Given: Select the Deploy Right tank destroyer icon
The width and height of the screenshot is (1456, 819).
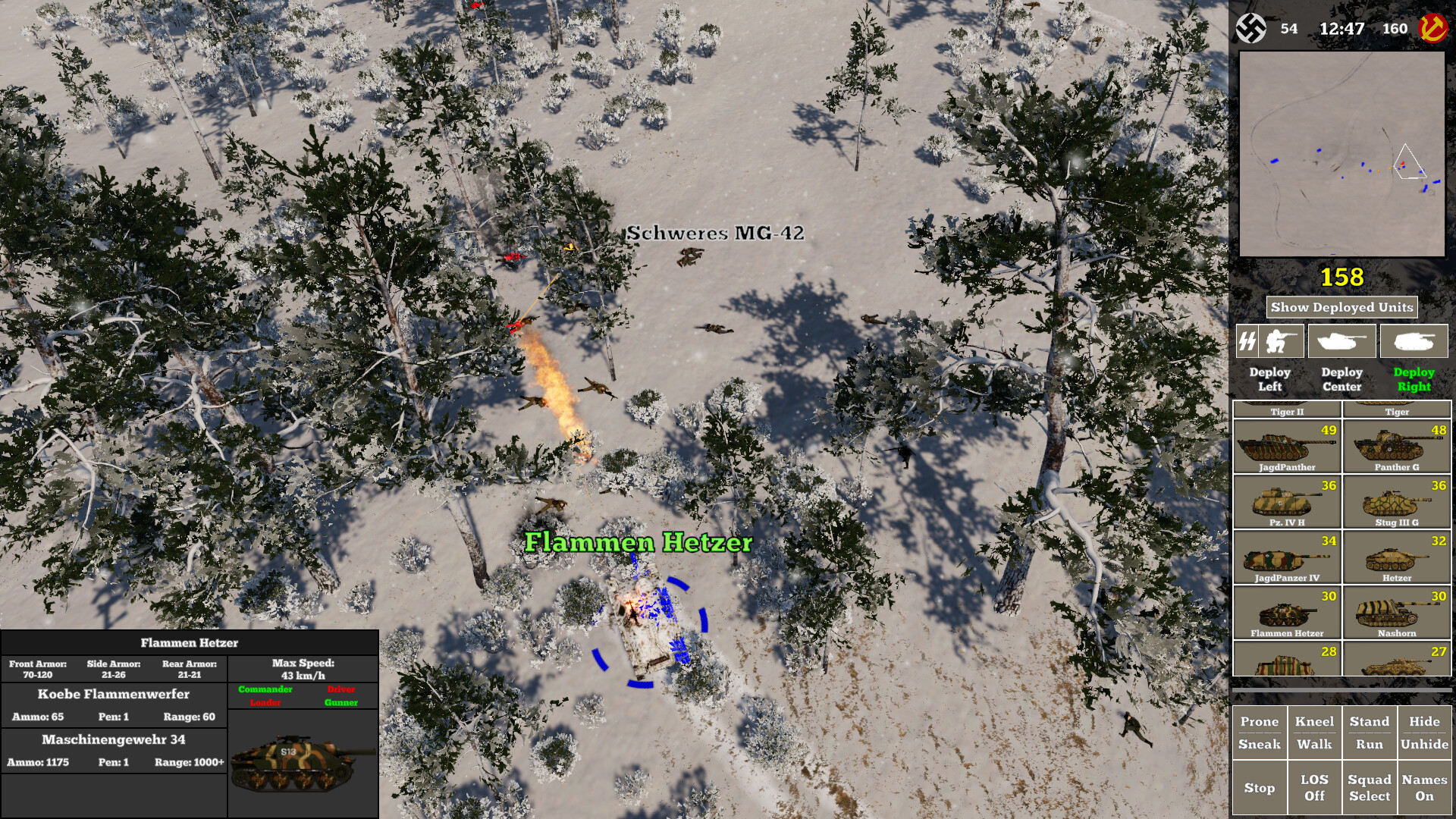Looking at the screenshot, I should coord(1414,340).
